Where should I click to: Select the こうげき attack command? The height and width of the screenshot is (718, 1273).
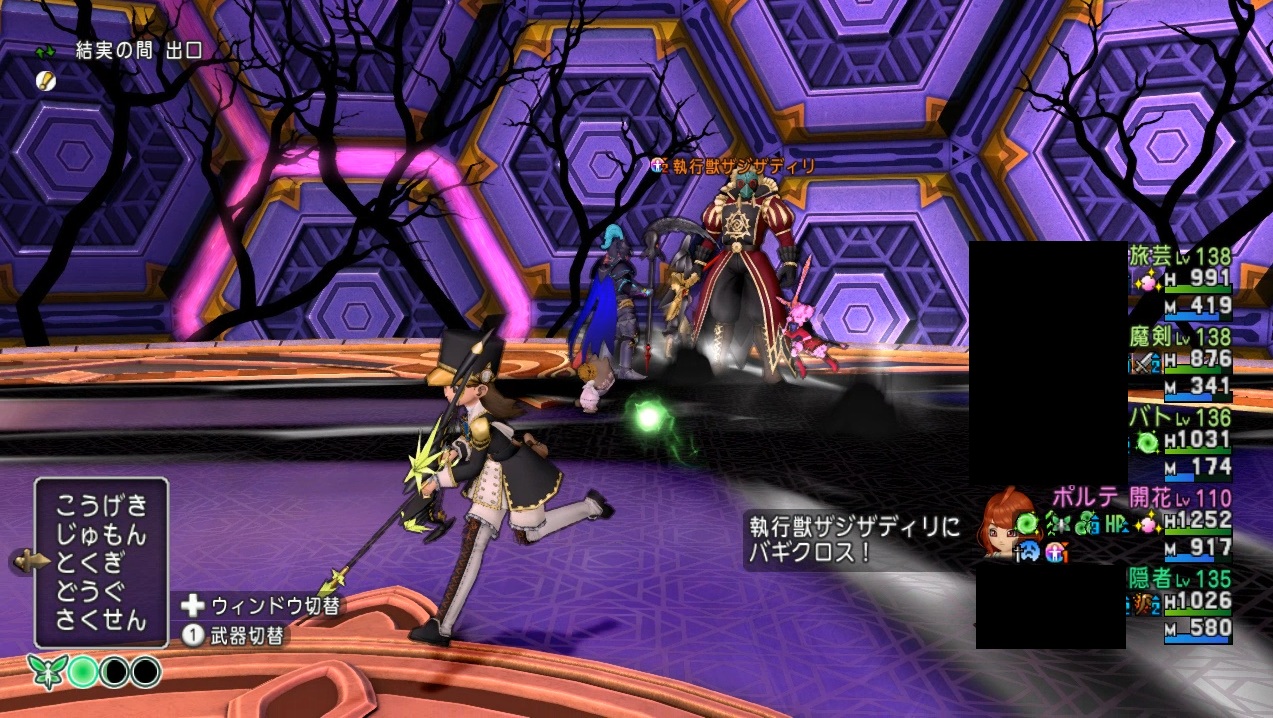pos(101,504)
